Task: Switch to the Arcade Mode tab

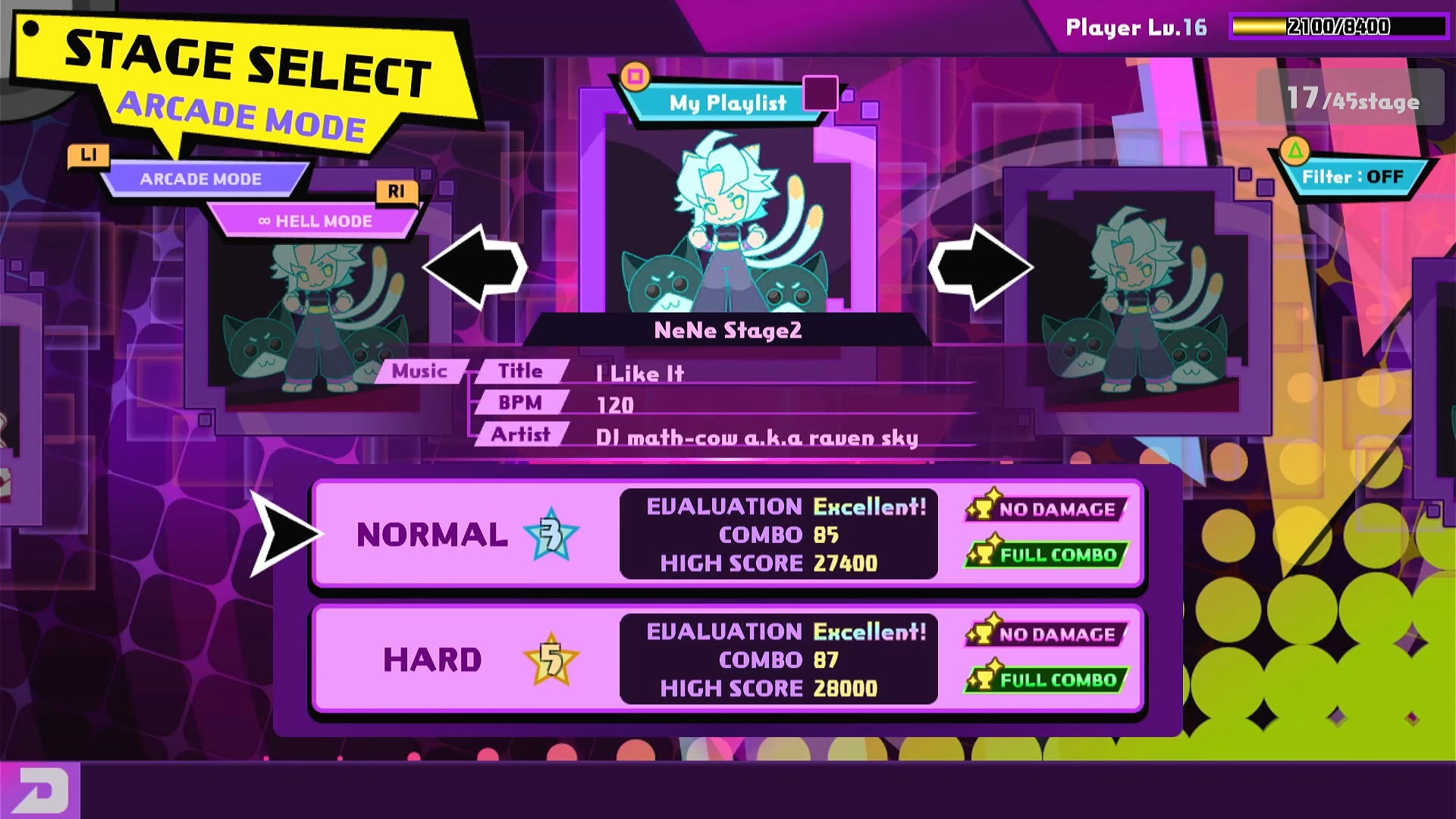Action: (201, 179)
